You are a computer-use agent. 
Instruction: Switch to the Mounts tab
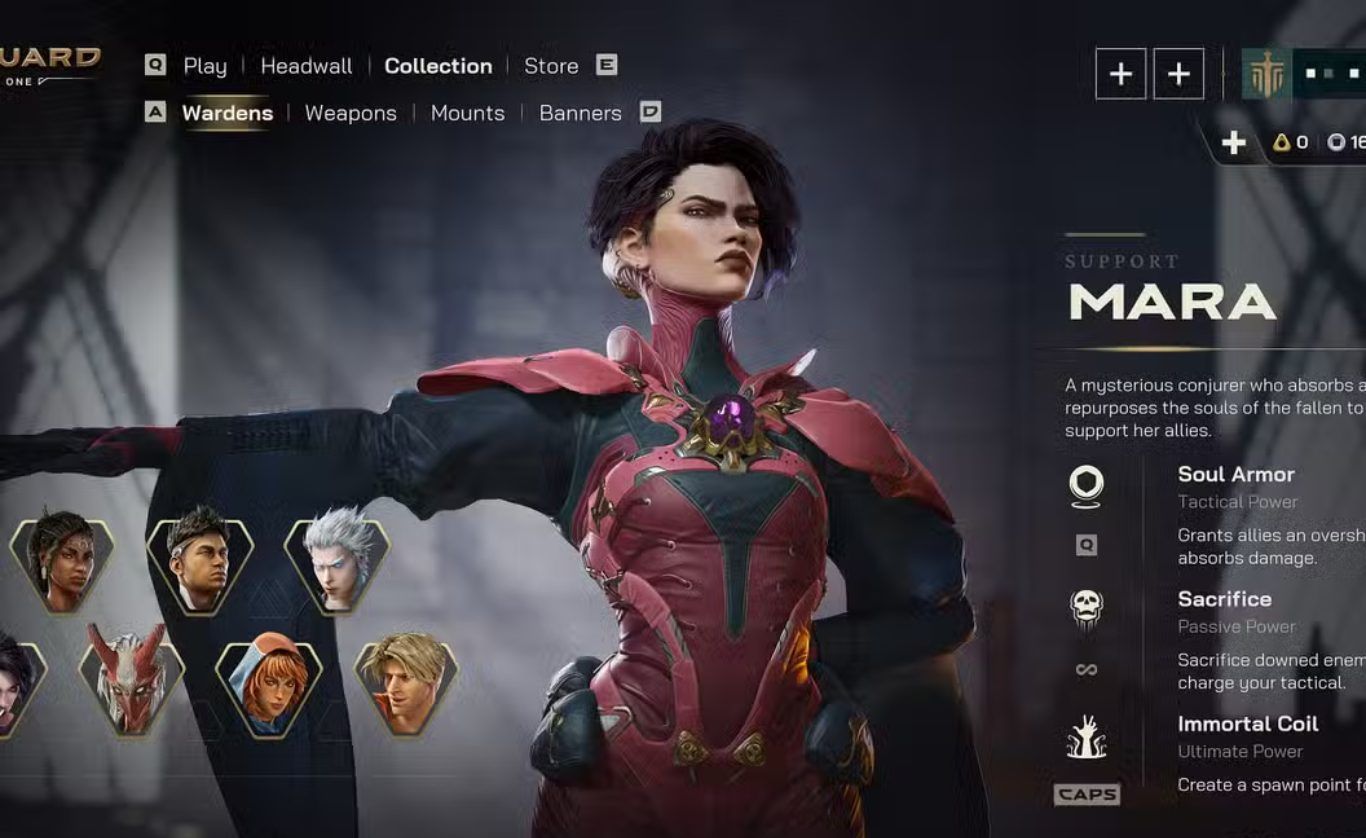(x=467, y=113)
